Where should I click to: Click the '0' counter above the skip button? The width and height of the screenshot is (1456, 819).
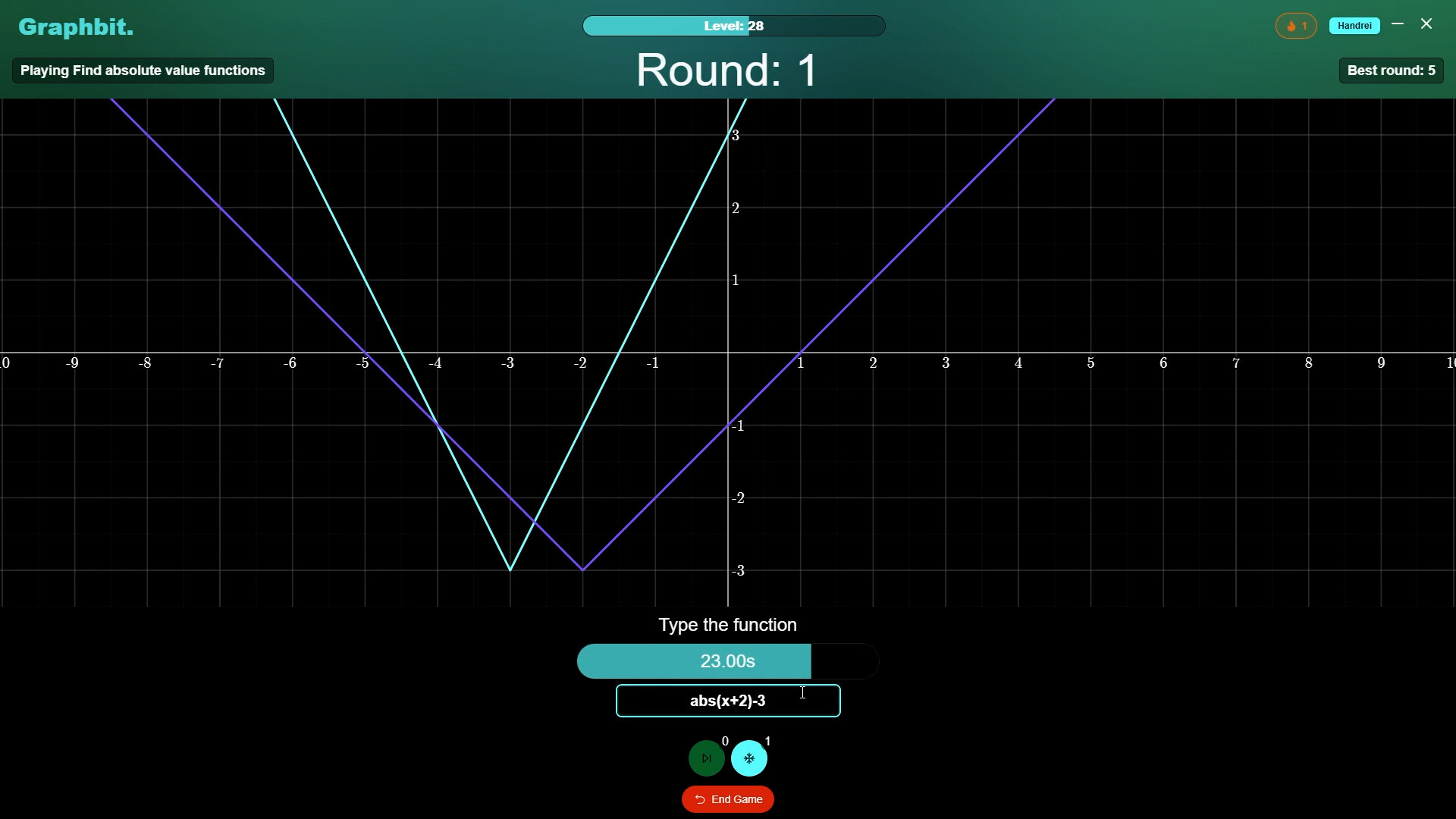coord(725,741)
